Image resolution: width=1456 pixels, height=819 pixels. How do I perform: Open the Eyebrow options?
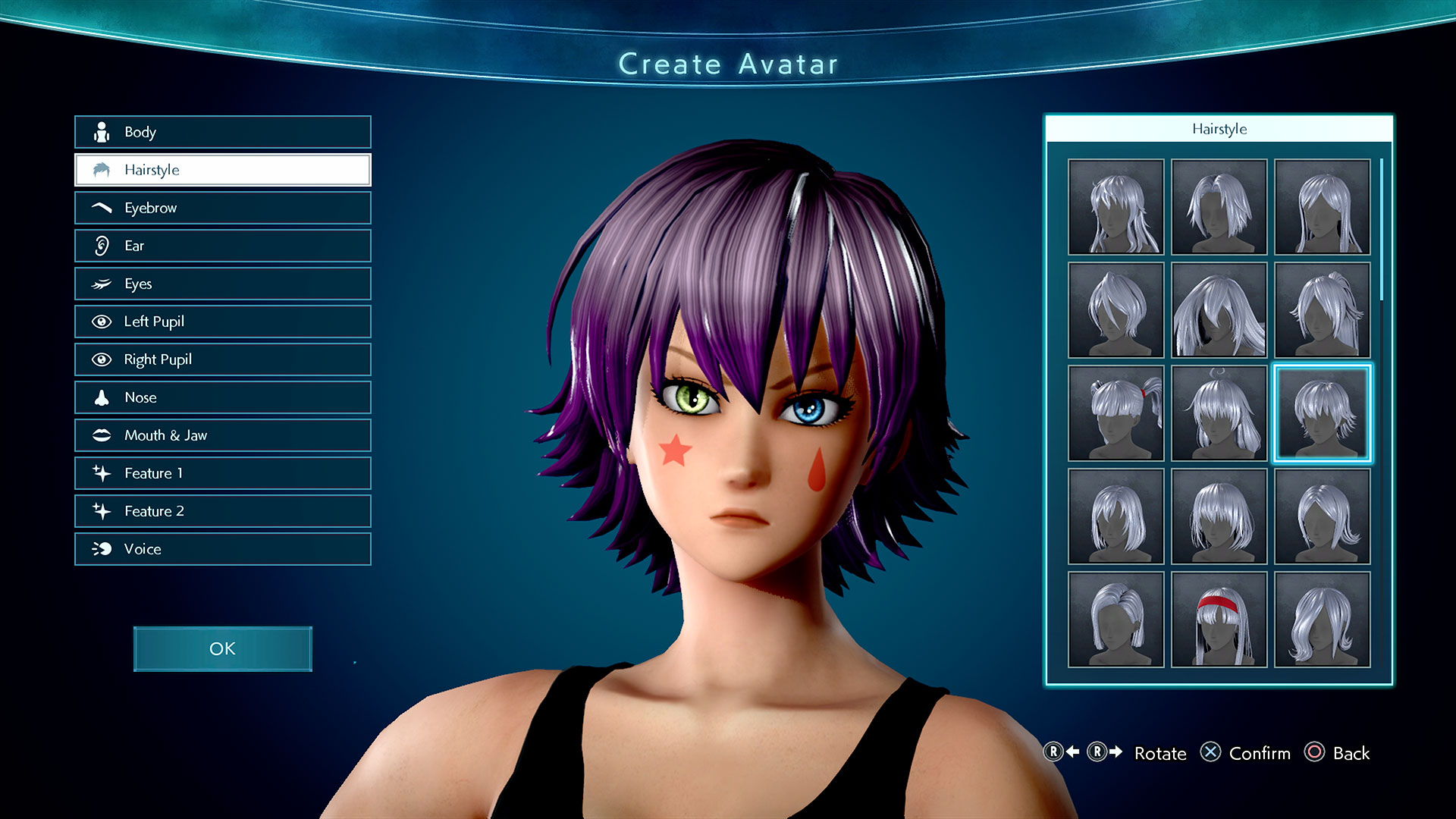click(222, 208)
